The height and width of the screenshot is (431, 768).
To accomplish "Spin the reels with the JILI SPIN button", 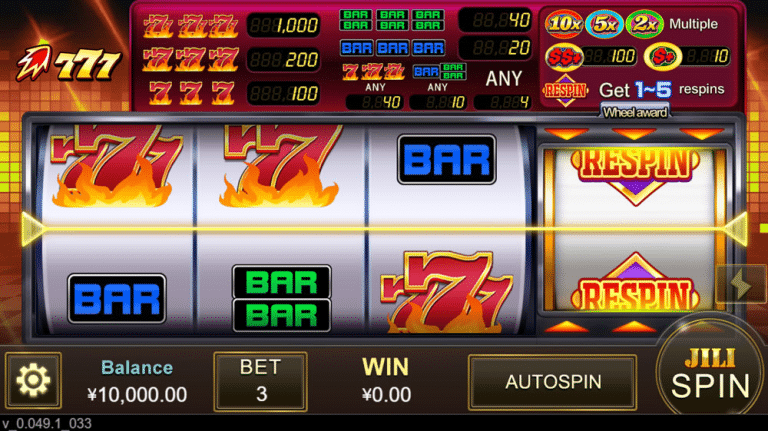I will (711, 375).
